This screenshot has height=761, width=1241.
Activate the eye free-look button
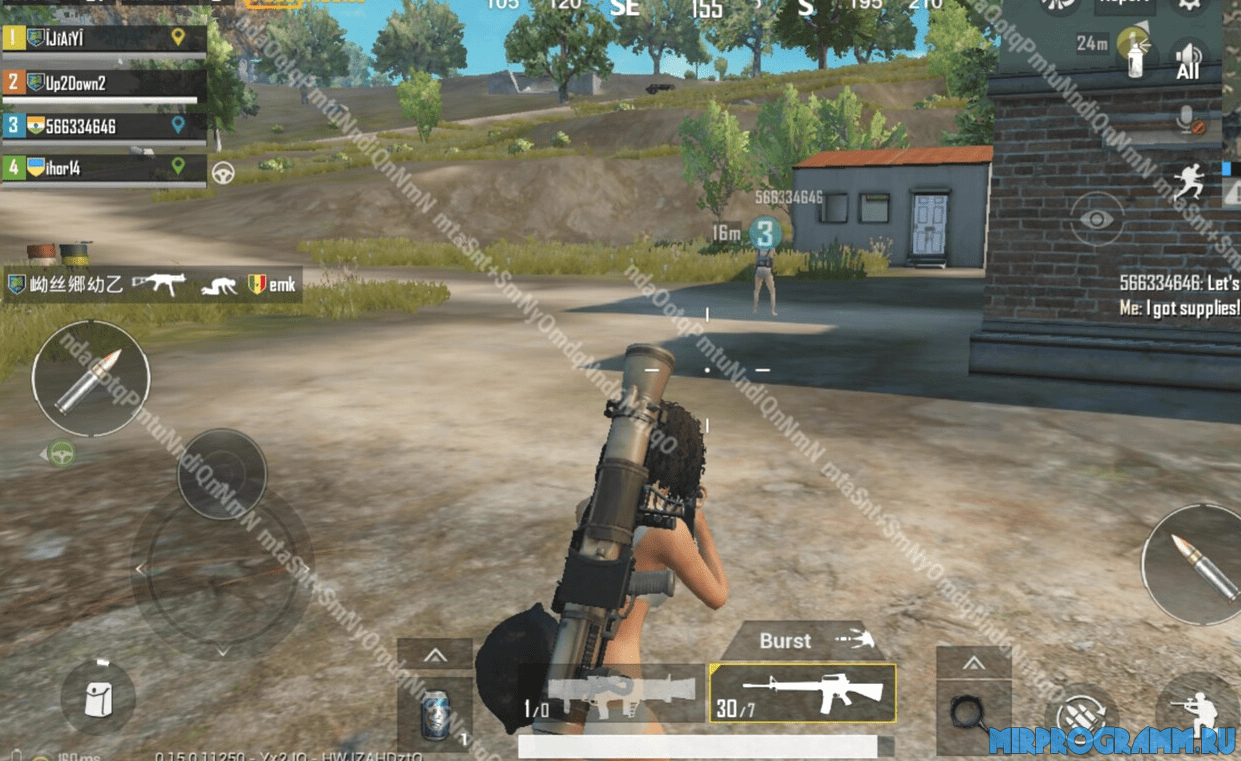pos(1097,219)
